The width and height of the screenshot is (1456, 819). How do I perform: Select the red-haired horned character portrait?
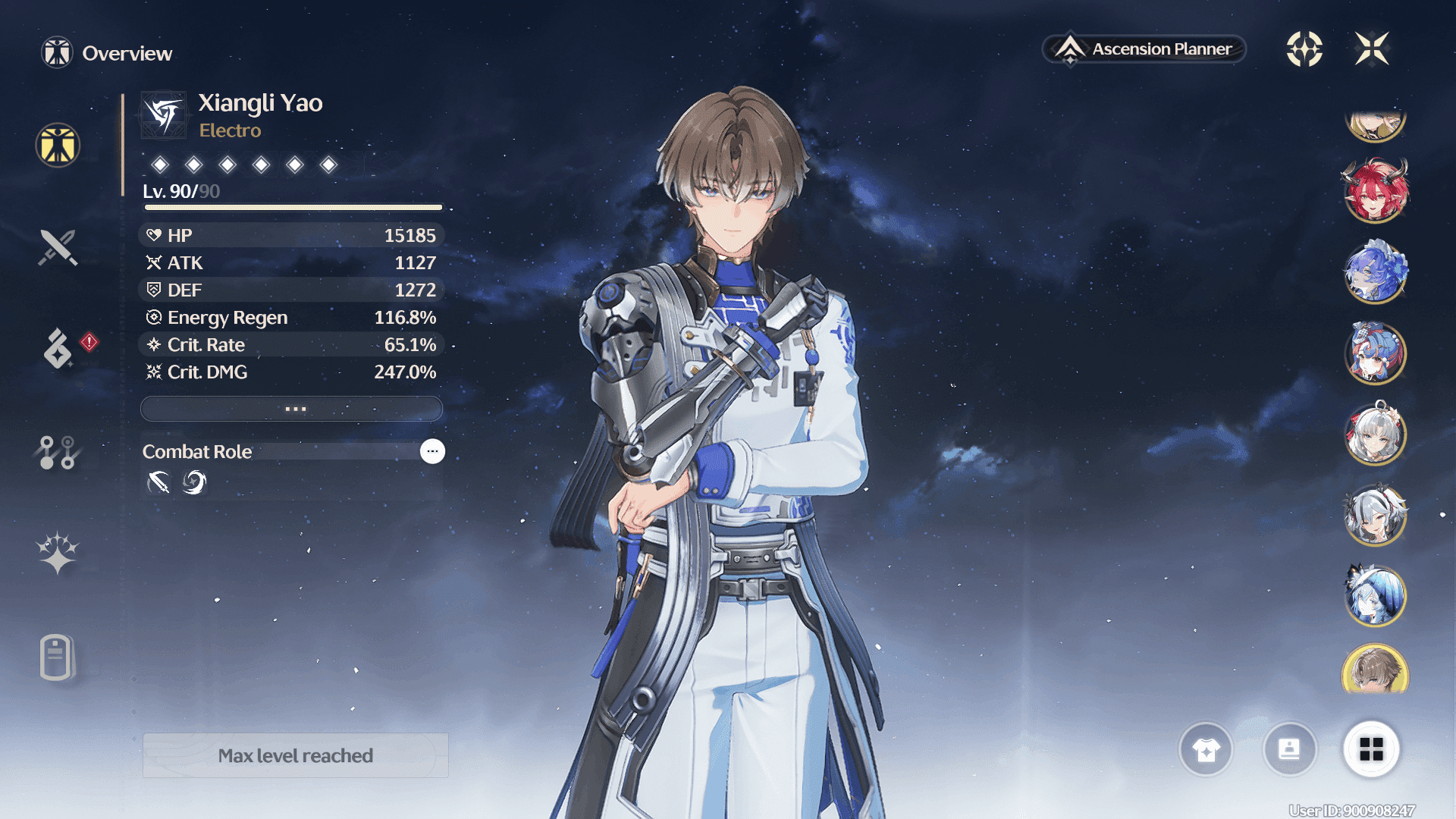pyautogui.click(x=1375, y=190)
